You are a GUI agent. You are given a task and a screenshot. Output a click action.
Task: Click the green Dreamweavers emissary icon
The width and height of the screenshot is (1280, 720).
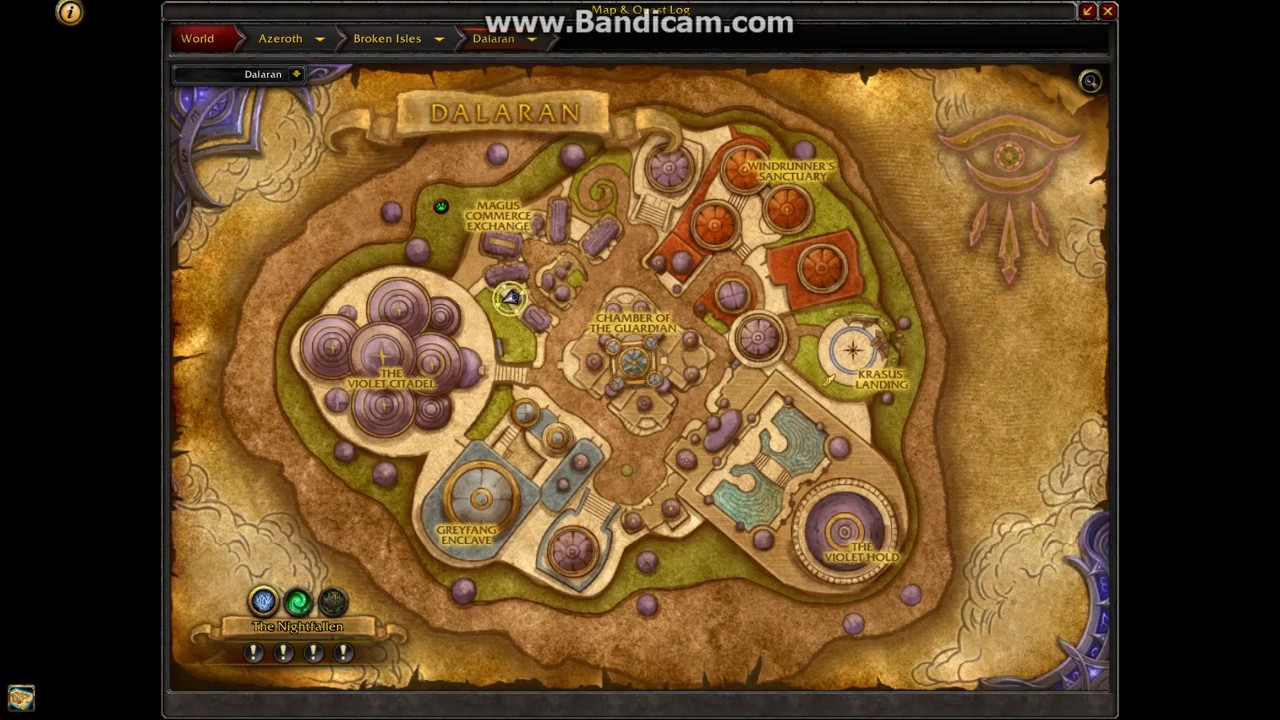pos(298,600)
